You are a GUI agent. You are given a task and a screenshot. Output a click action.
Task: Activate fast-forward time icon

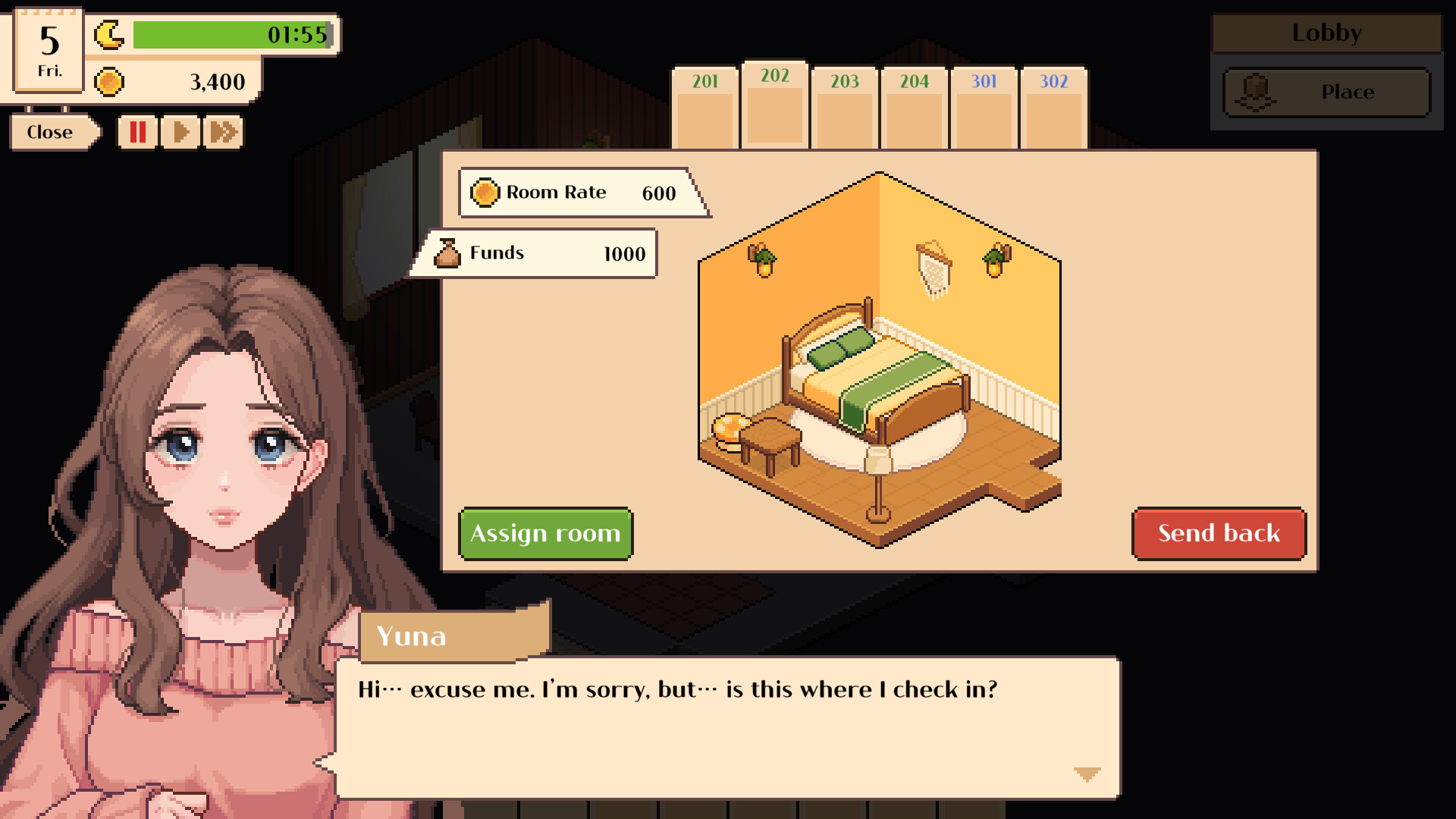221,132
